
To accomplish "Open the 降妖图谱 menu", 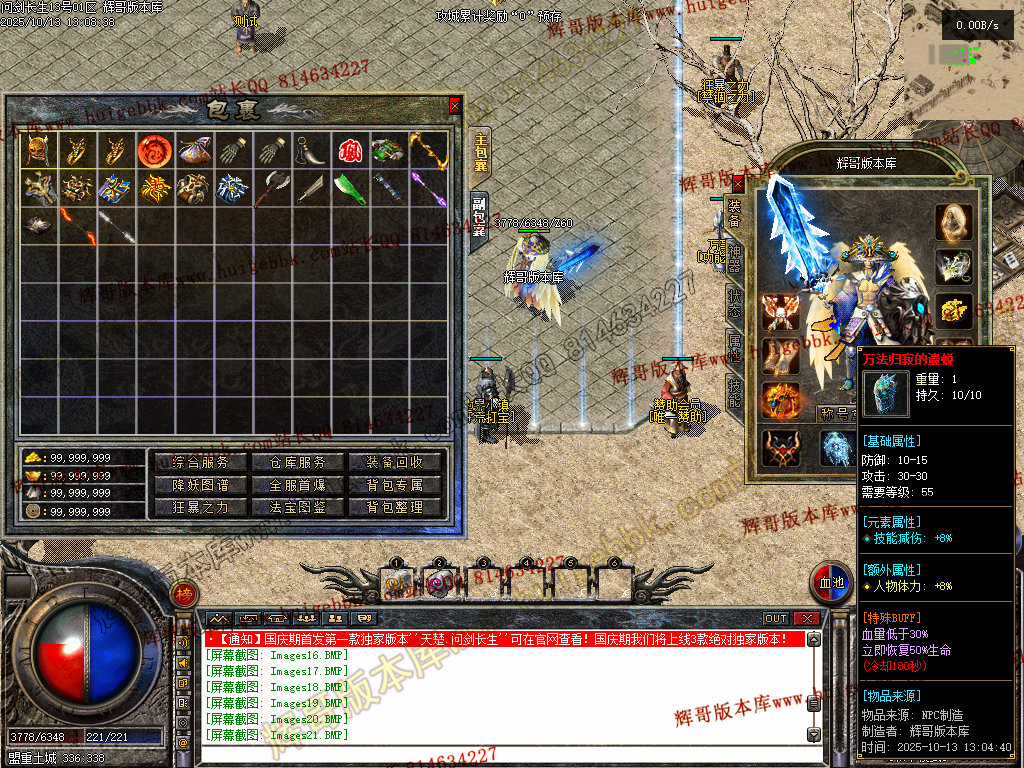I will 200,485.
